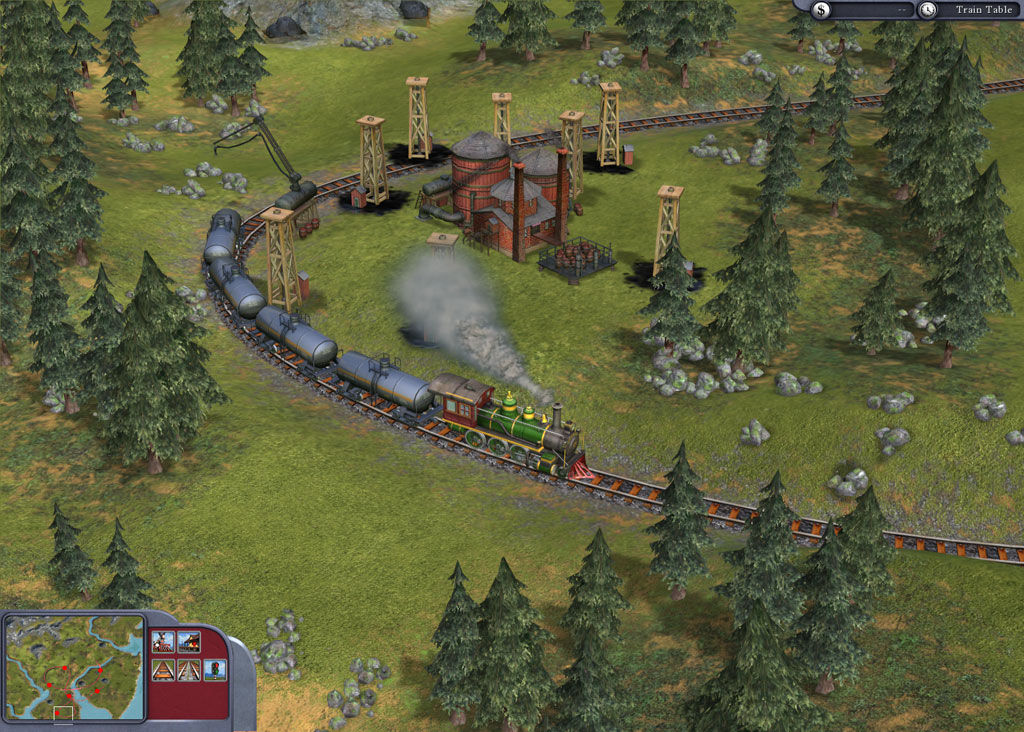Activate the single track laying tool

pos(163,670)
